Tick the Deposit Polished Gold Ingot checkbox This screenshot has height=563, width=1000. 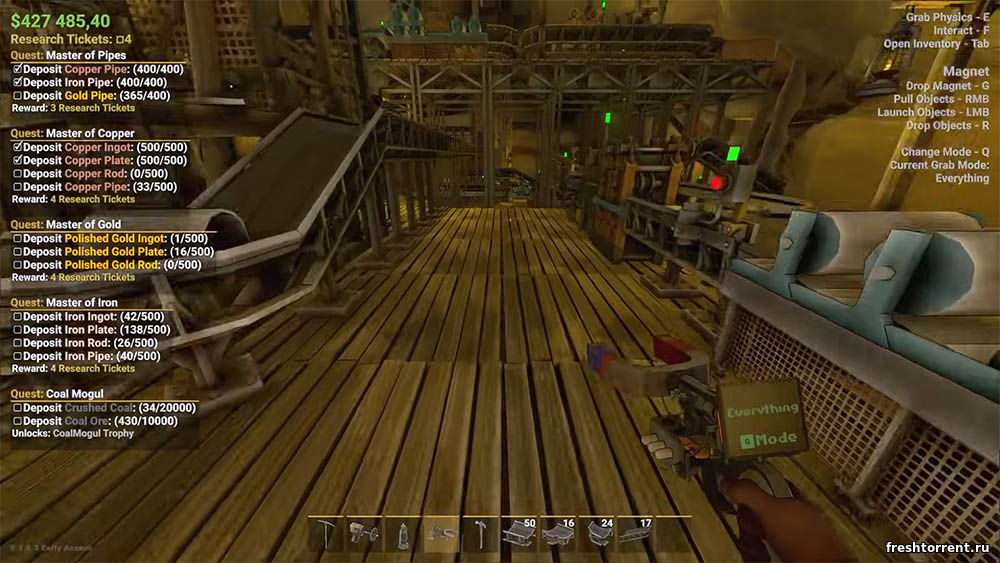[17, 238]
